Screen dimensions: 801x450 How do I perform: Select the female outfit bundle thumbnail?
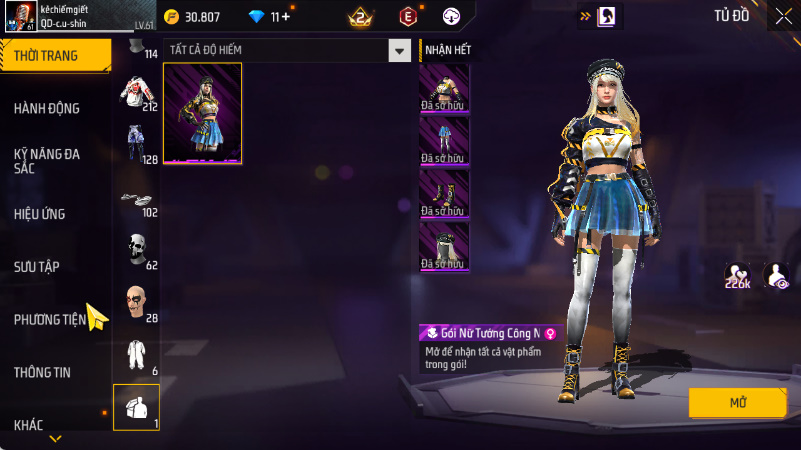pos(202,113)
